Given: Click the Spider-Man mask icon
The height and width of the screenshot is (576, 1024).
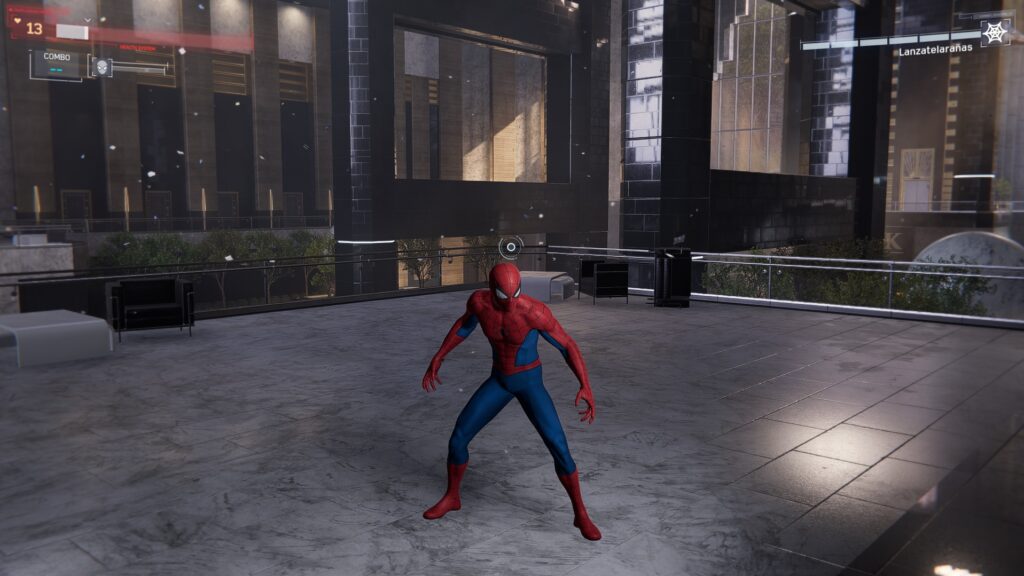Looking at the screenshot, I should point(101,66).
